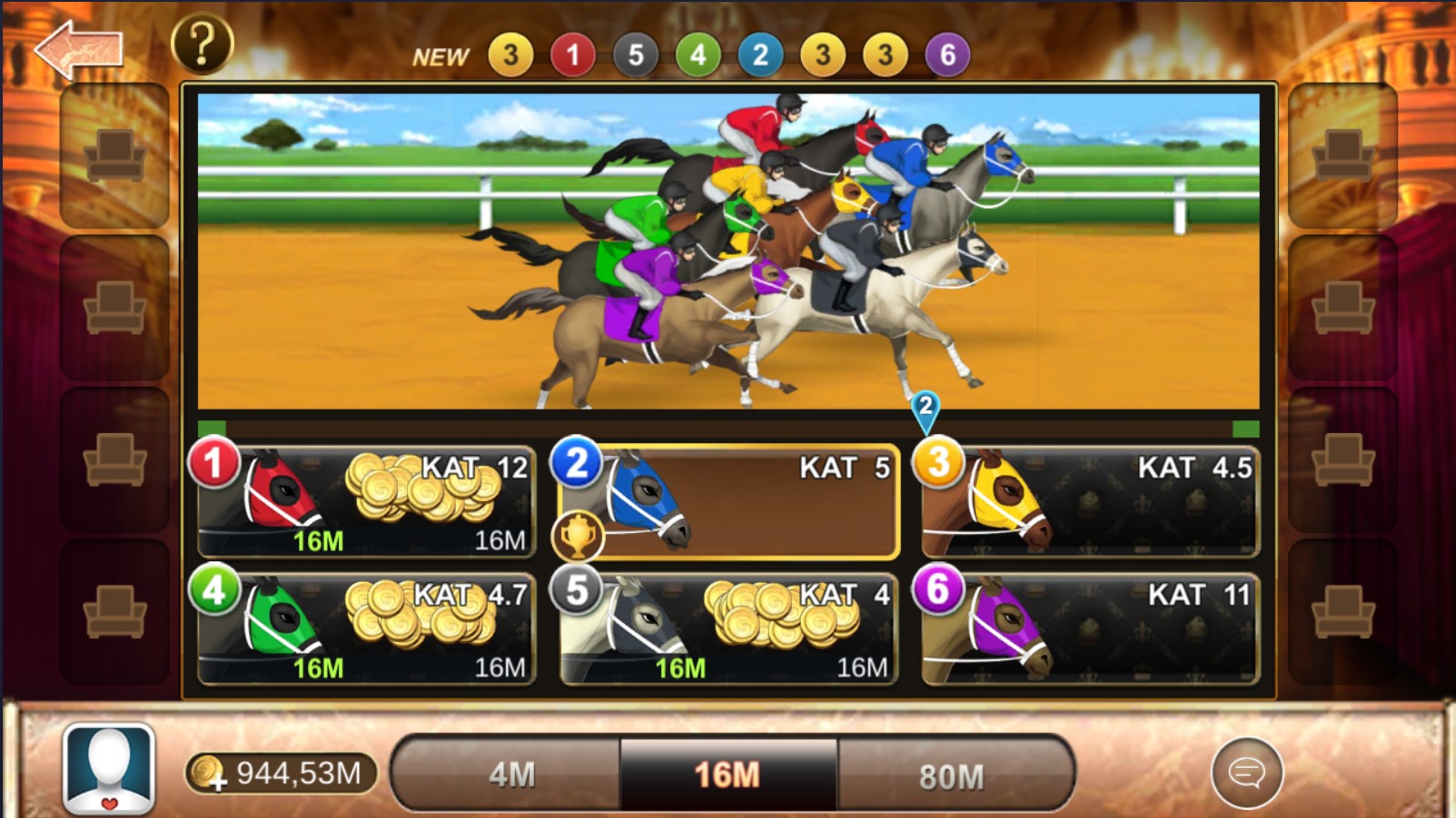Switch to the 80M bet amount
Viewport: 1456px width, 818px height.
click(x=952, y=775)
